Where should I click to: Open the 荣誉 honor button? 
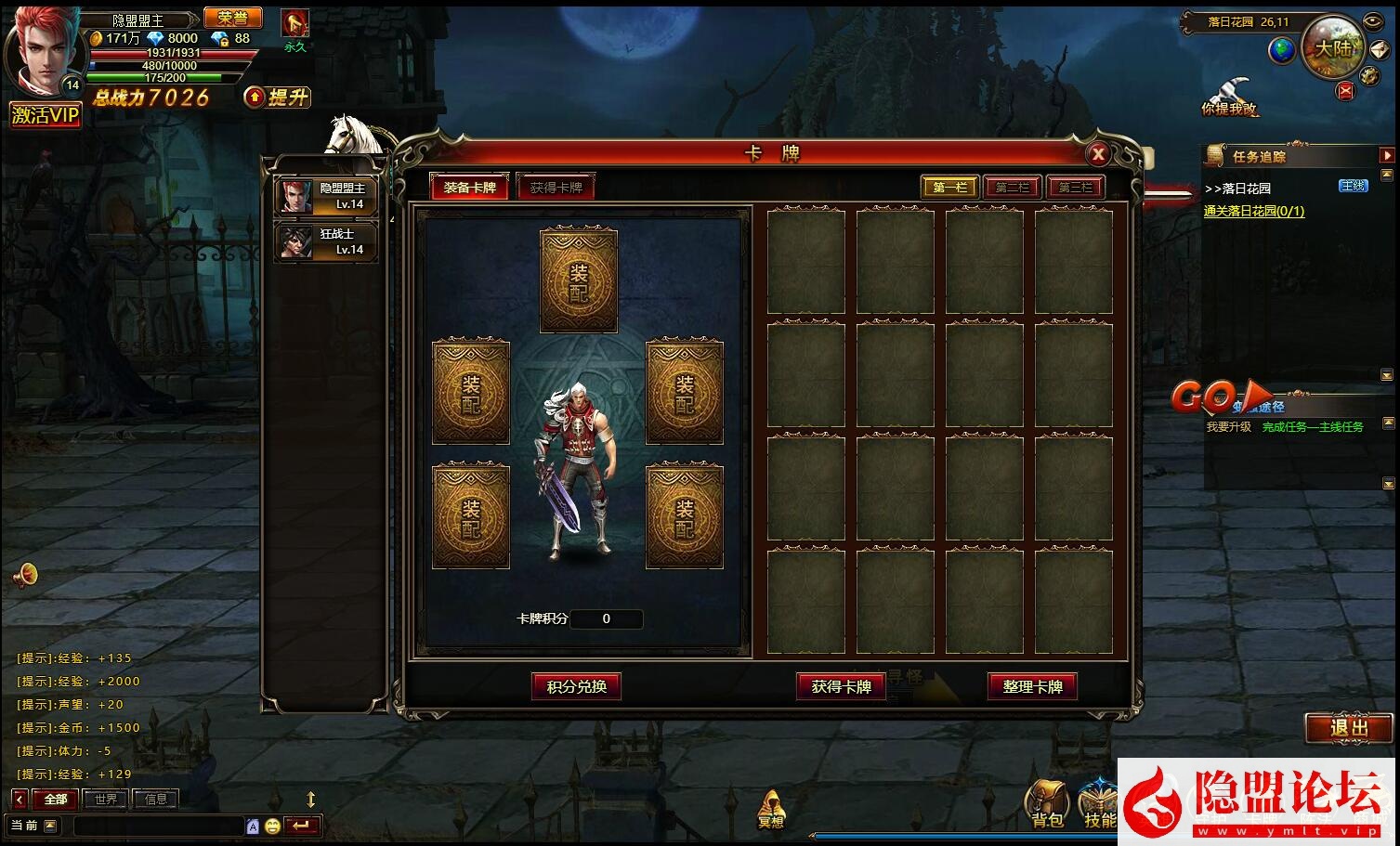[x=232, y=18]
